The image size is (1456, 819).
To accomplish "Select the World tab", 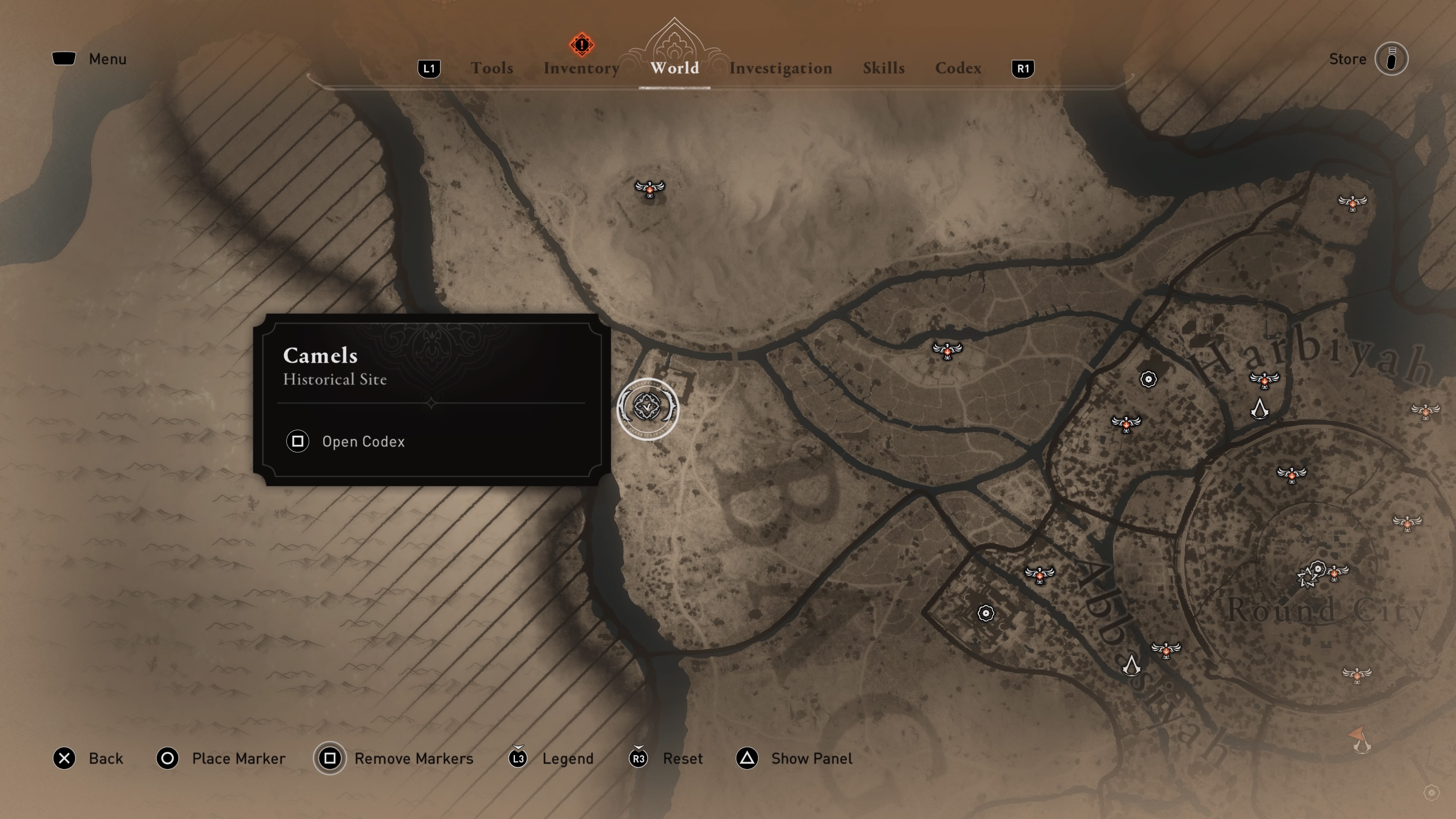I will [x=674, y=68].
